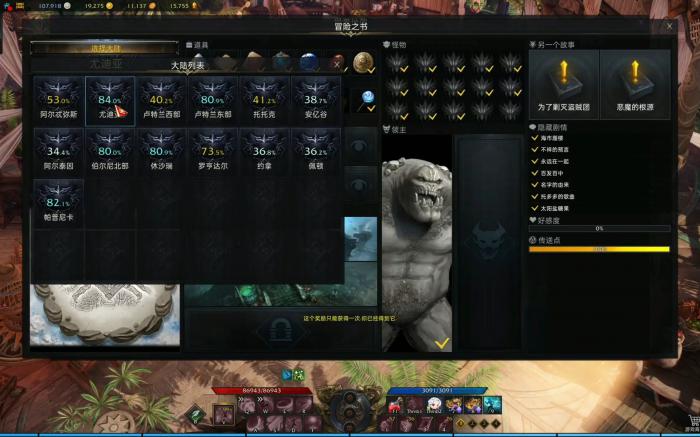Open the 恶魔的根源 story entry
The height and width of the screenshot is (437, 700).
point(635,85)
